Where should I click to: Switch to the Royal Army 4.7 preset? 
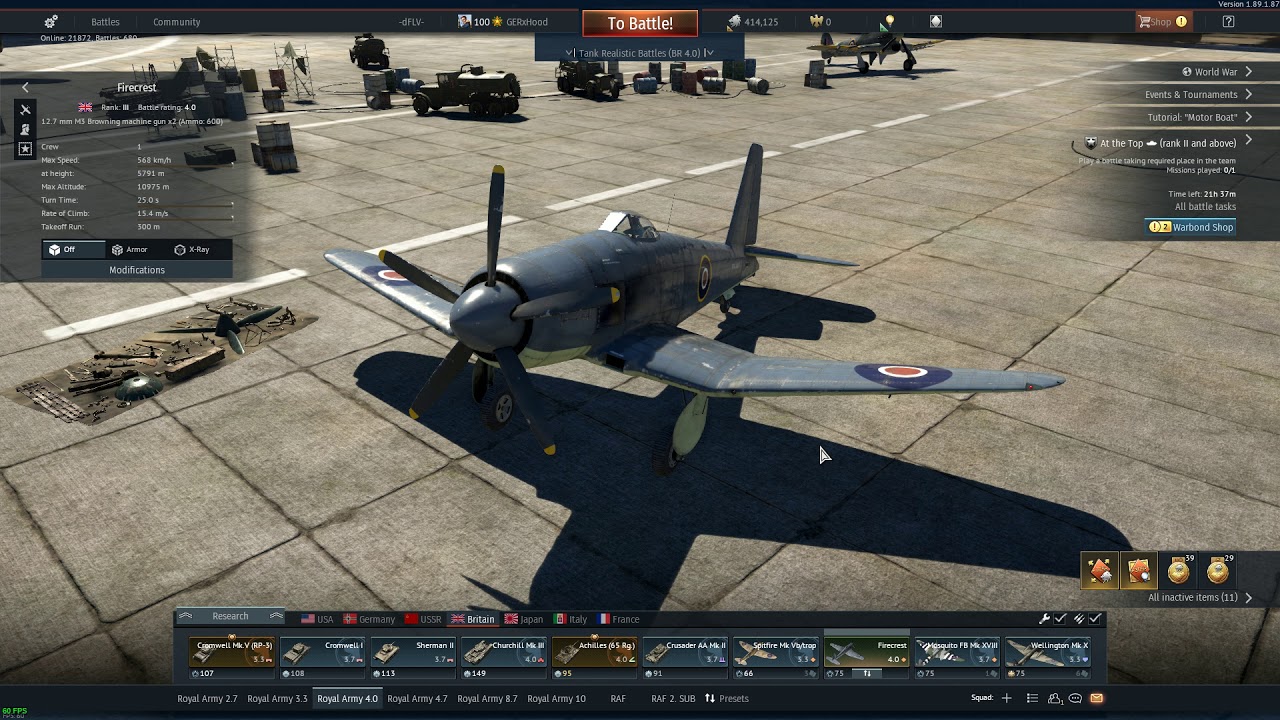pyautogui.click(x=417, y=698)
